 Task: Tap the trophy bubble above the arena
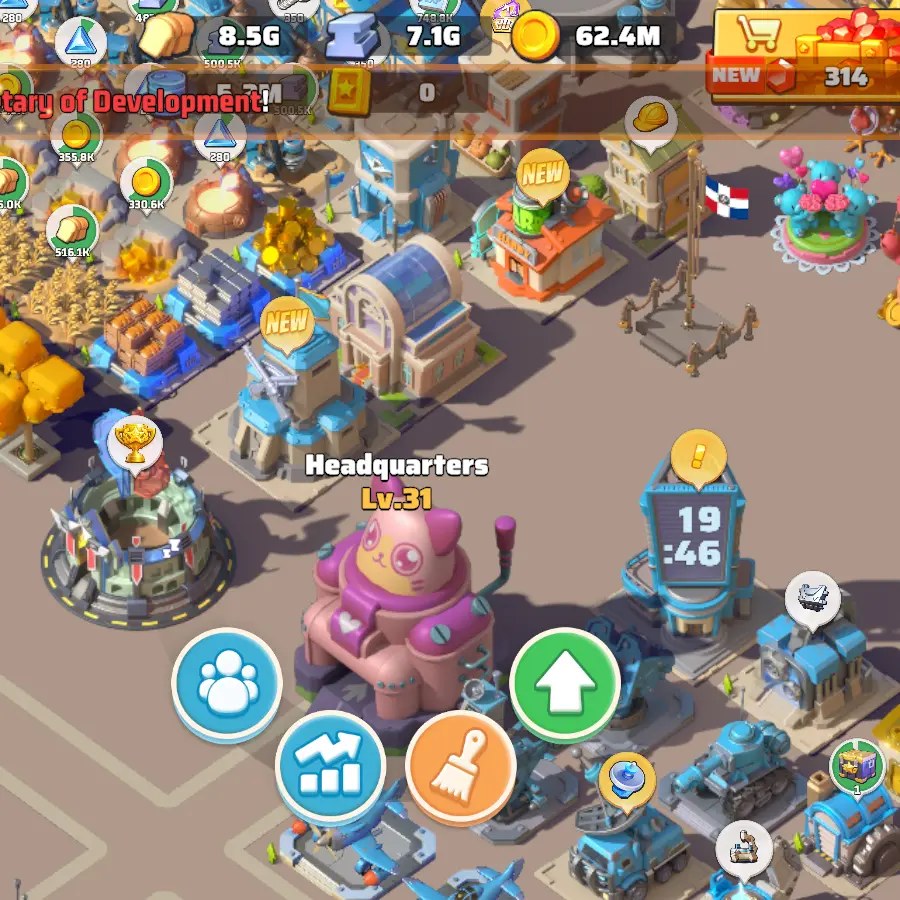pyautogui.click(x=135, y=441)
